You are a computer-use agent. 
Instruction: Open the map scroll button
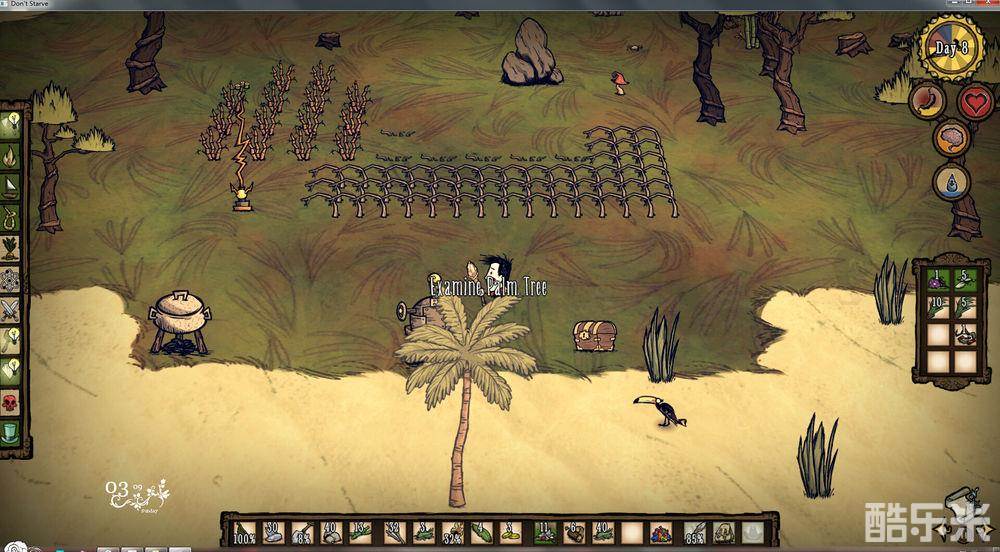click(x=962, y=500)
